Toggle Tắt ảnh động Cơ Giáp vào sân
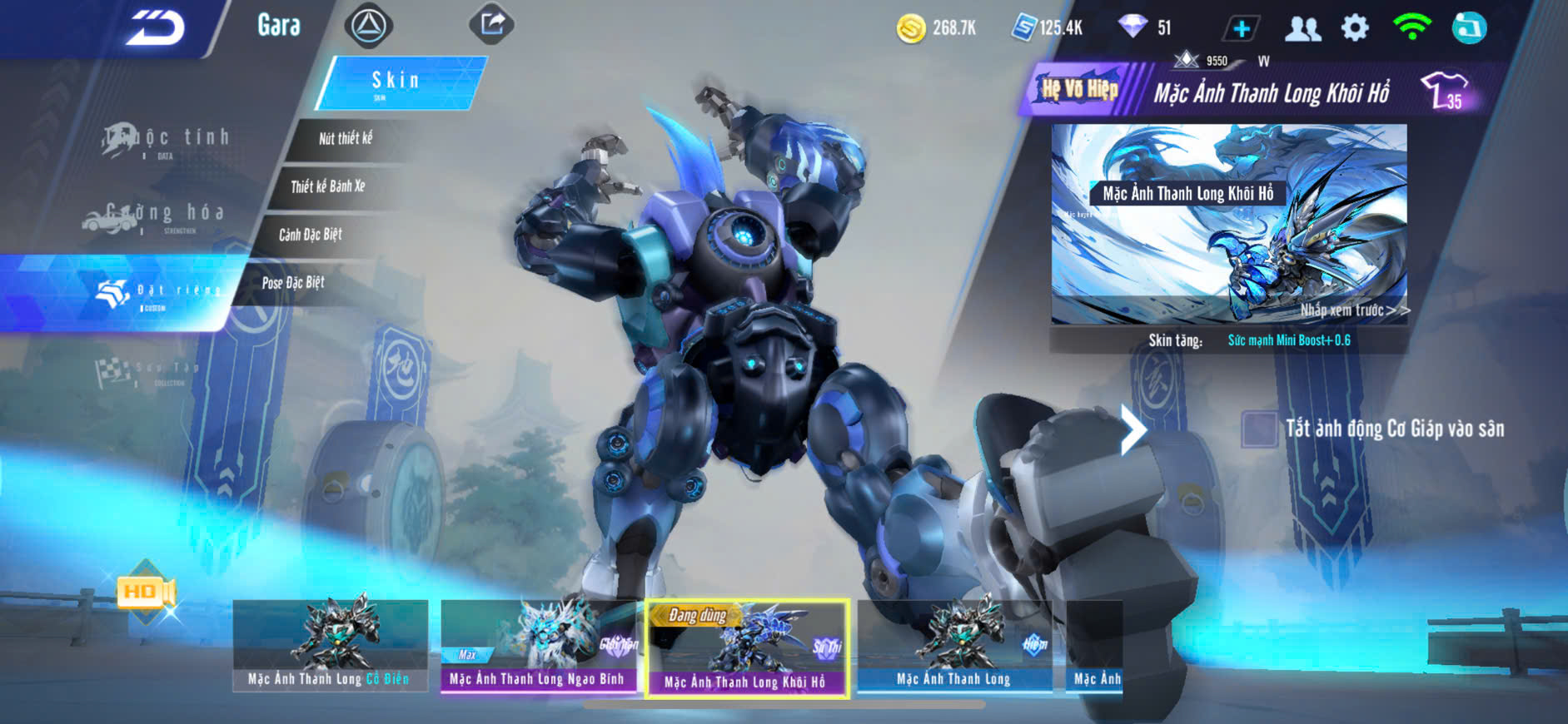Image resolution: width=1568 pixels, height=724 pixels. tap(1258, 429)
